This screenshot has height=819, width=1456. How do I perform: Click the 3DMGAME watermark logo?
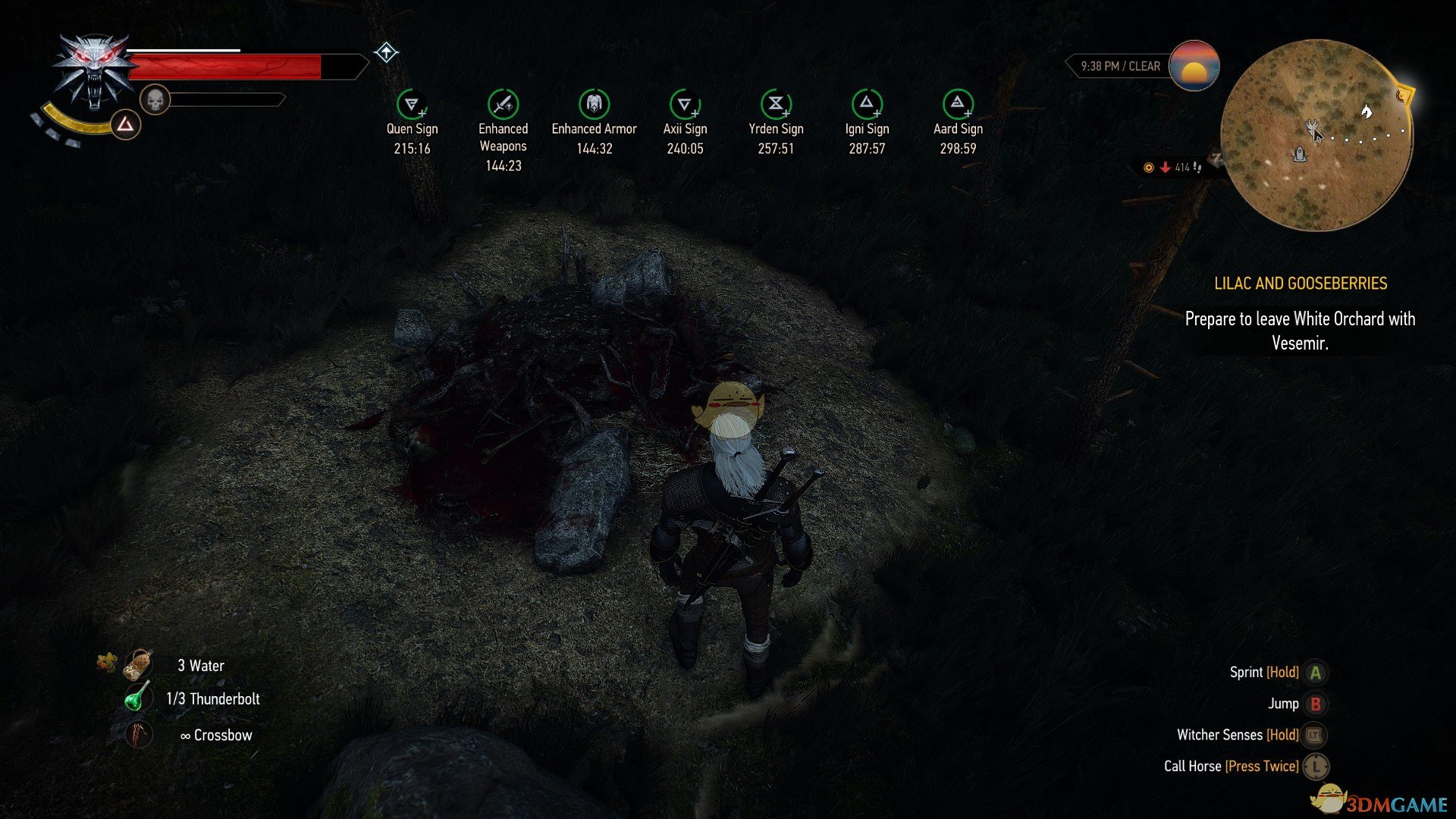point(1382,802)
